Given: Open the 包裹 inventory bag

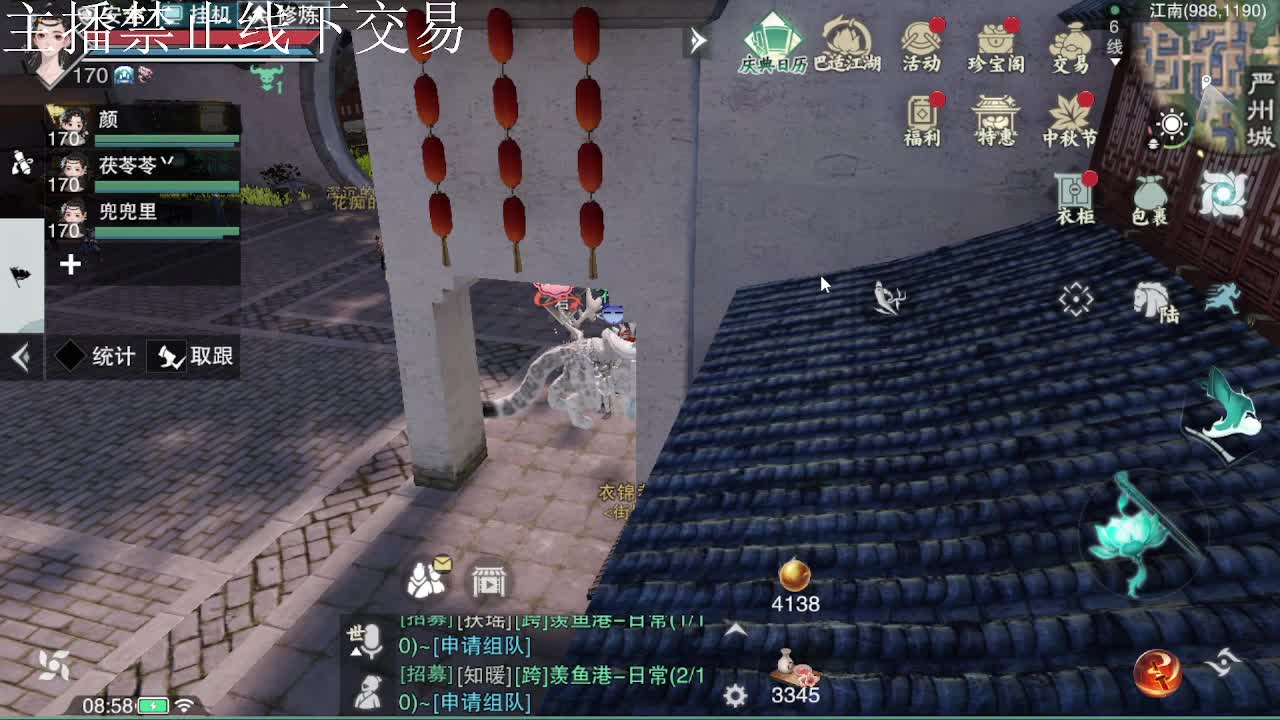Looking at the screenshot, I should pyautogui.click(x=1150, y=193).
